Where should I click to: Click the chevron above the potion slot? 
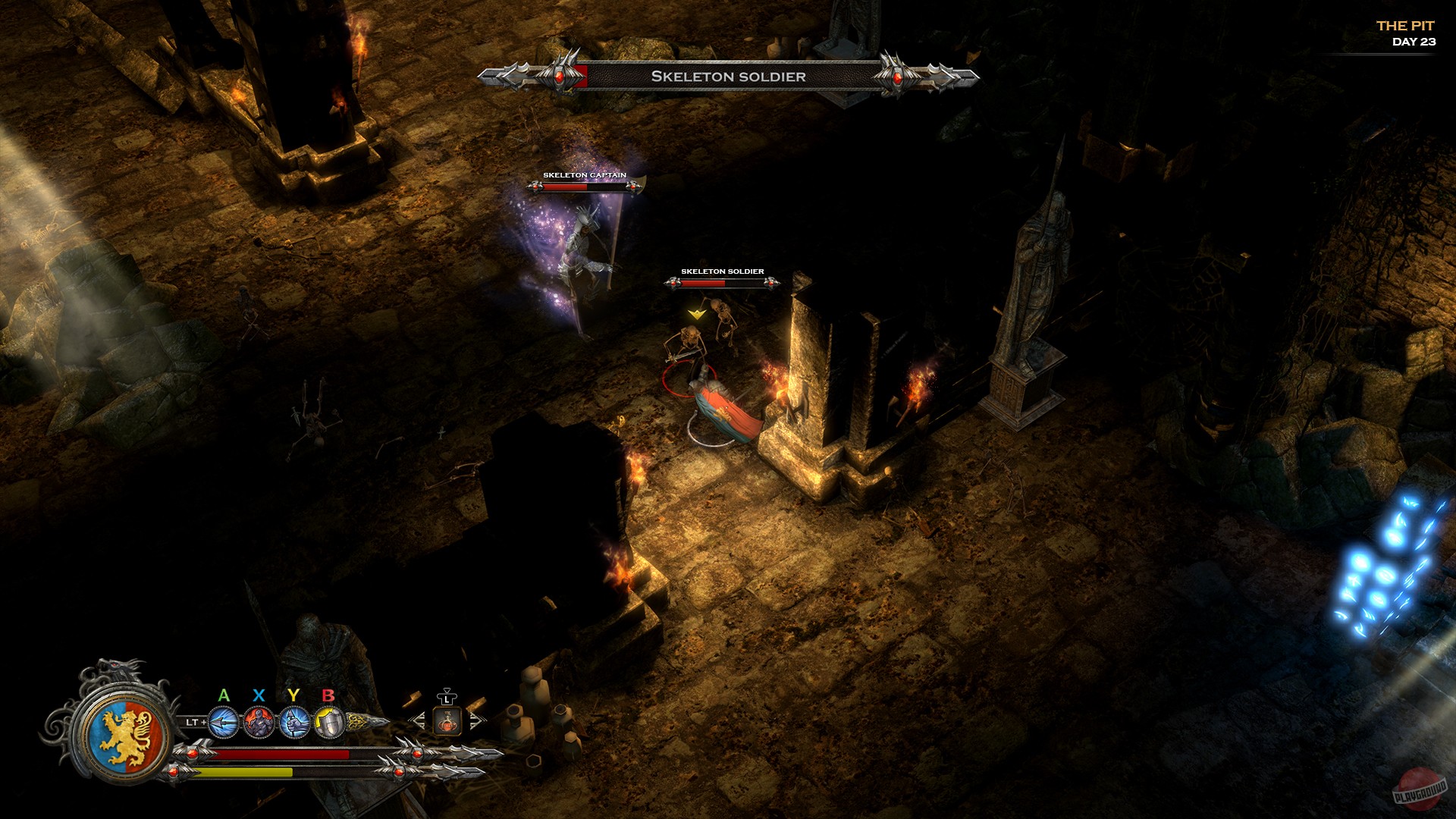point(447,689)
